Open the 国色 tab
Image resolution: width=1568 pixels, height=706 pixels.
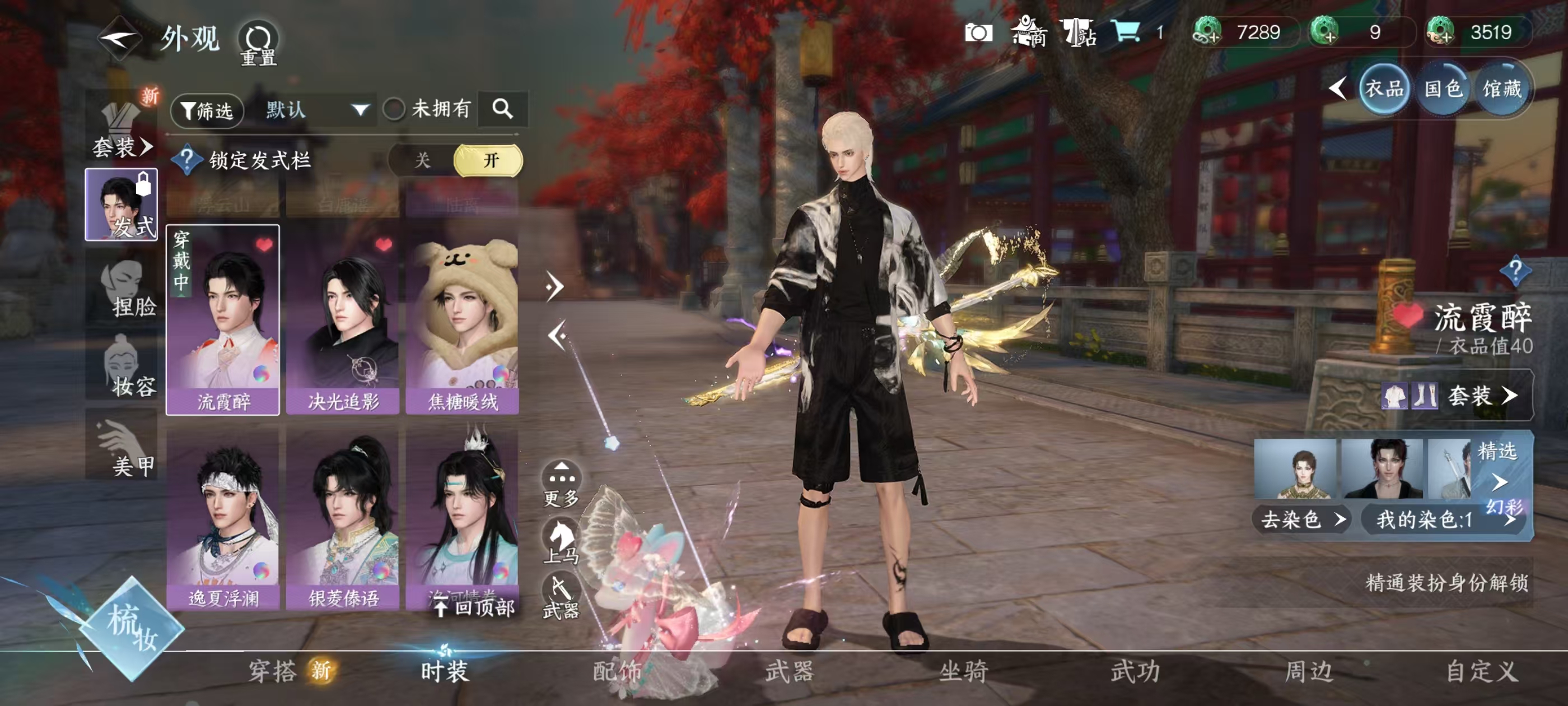(x=1443, y=90)
